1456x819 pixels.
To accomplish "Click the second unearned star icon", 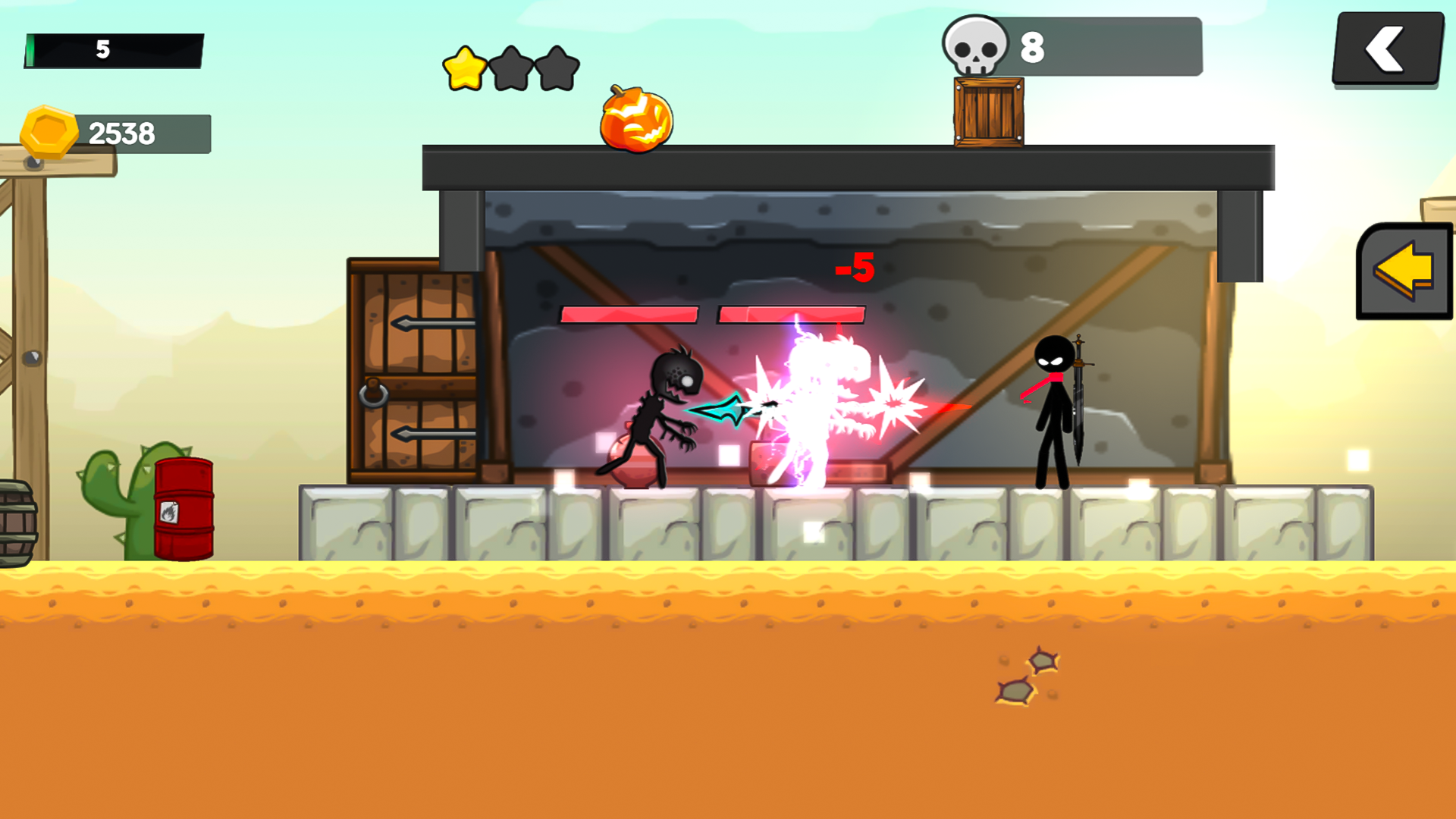I will click(510, 67).
